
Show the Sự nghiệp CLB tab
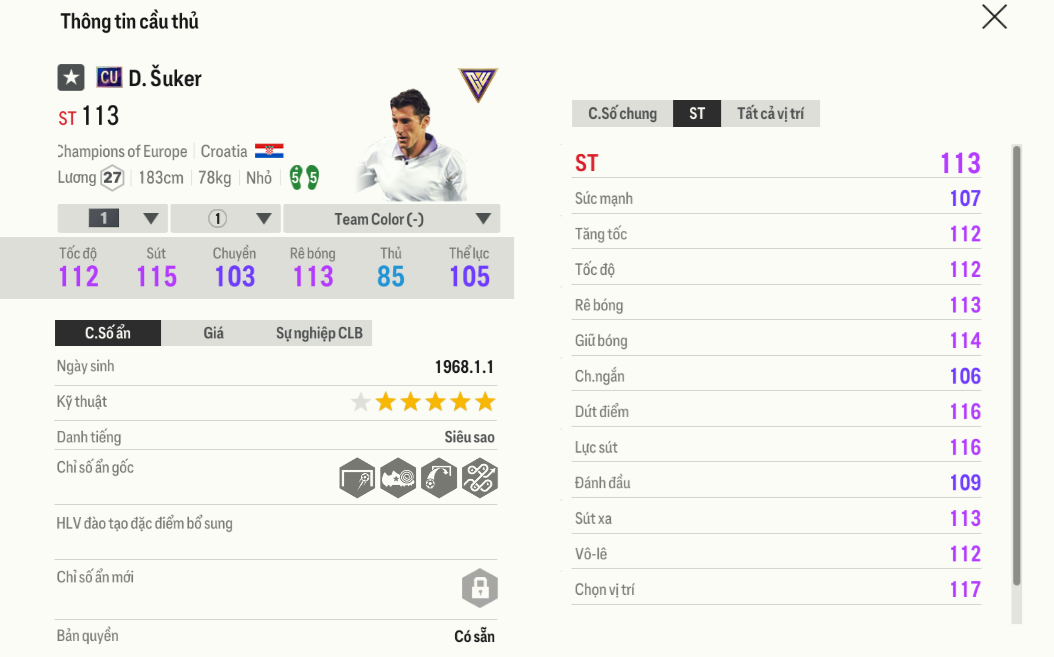(319, 333)
